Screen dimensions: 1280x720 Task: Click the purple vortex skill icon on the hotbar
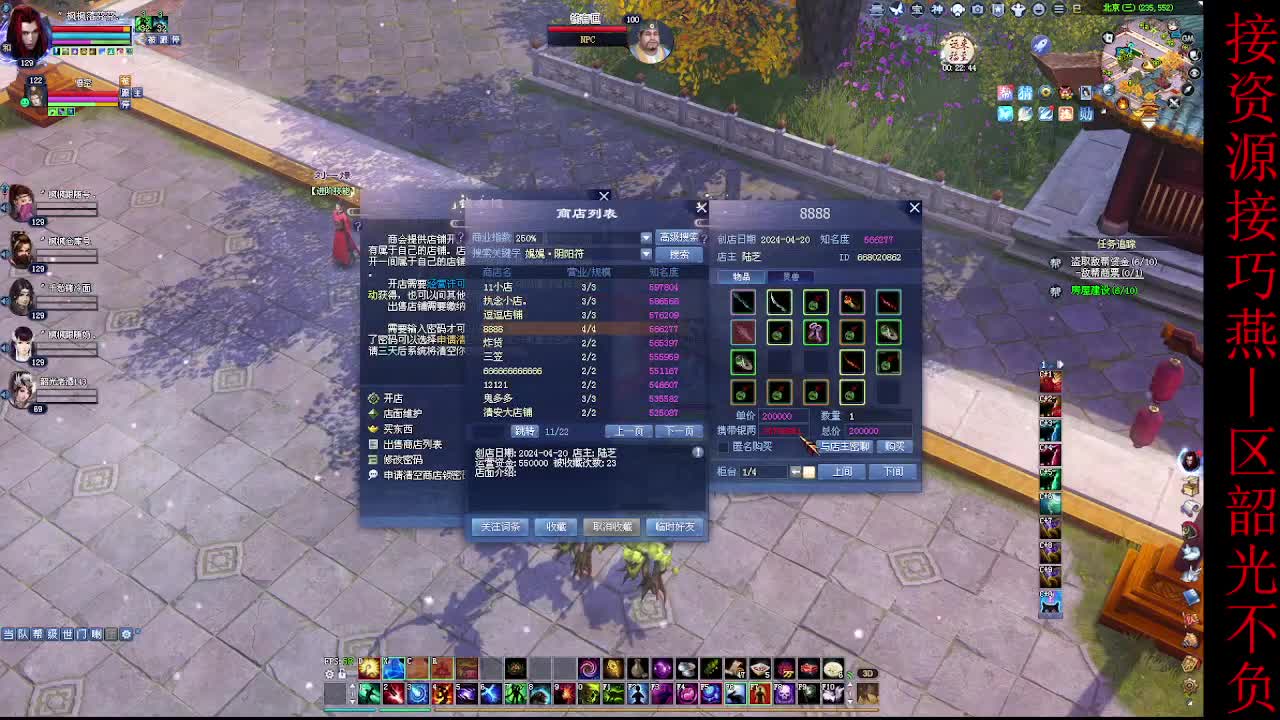coord(589,669)
